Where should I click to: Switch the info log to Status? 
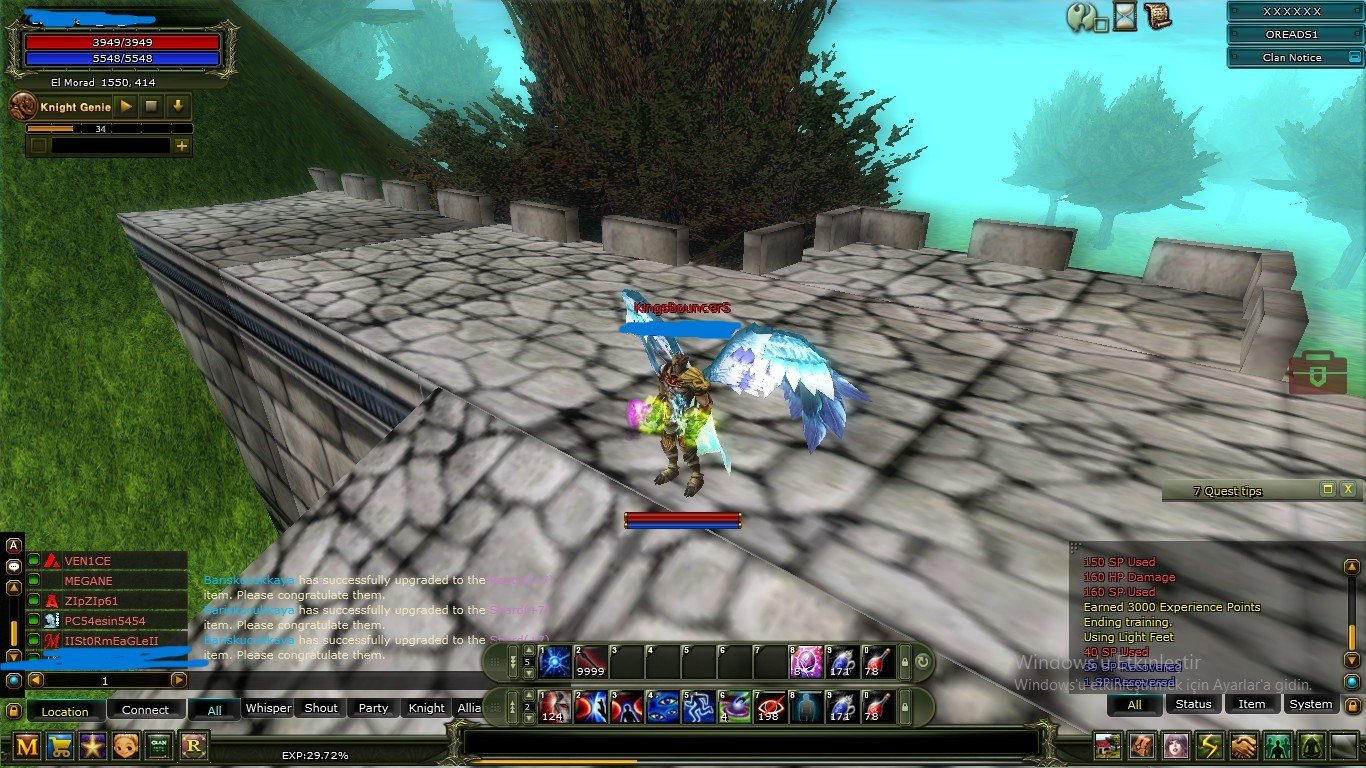click(1193, 704)
